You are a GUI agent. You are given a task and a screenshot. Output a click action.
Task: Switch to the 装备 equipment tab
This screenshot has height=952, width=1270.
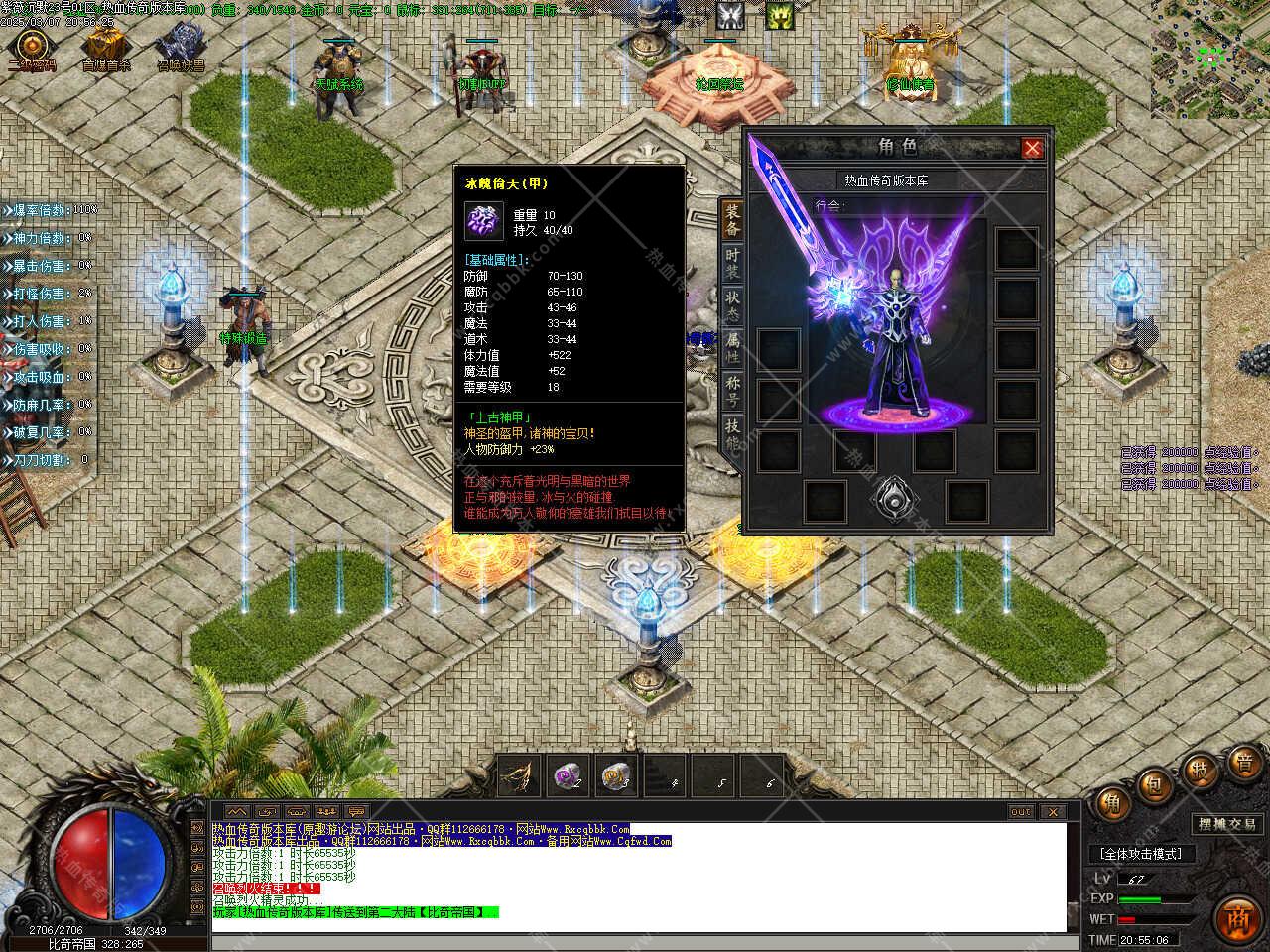[732, 219]
